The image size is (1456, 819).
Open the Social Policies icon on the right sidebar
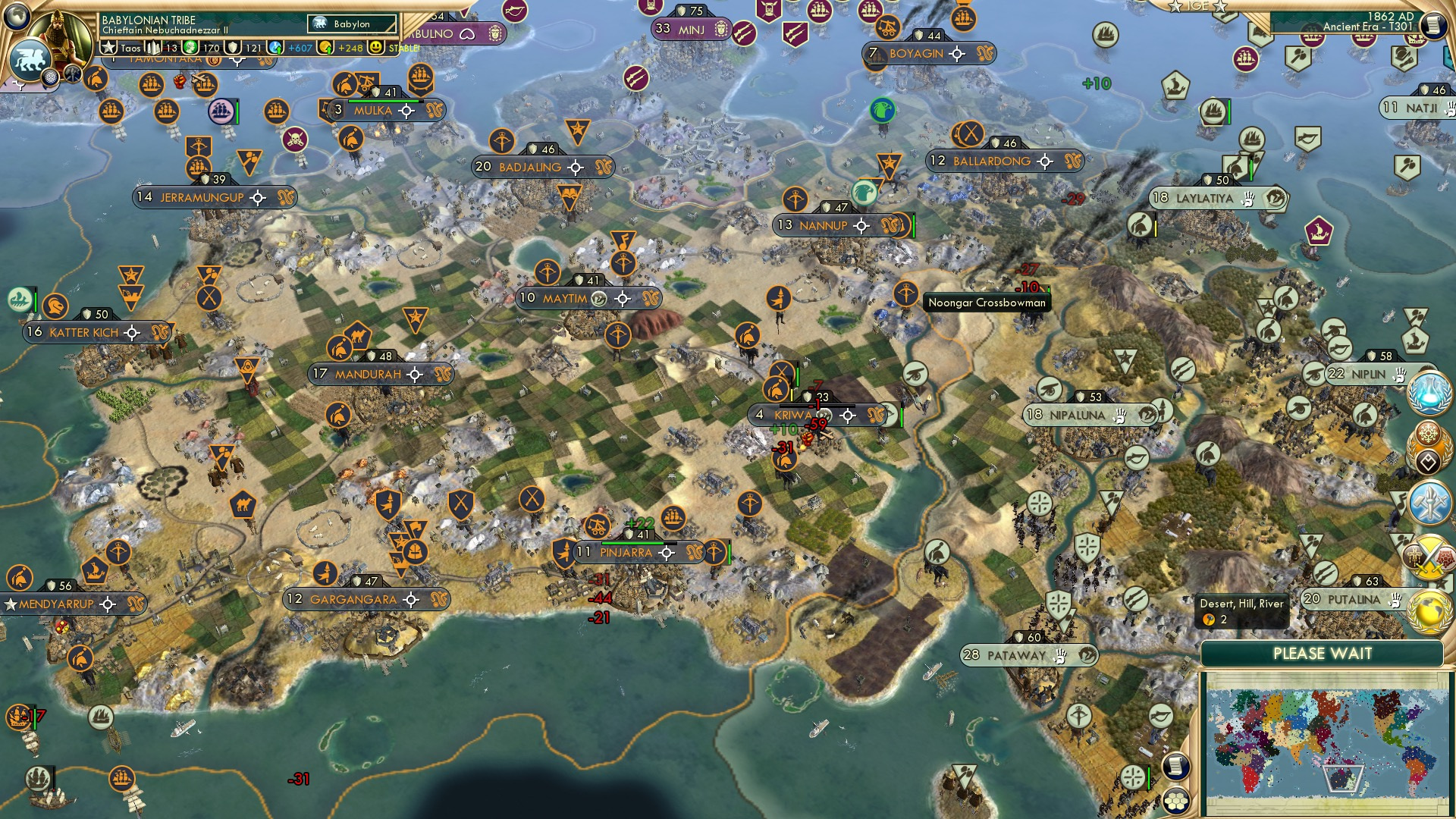1429,446
